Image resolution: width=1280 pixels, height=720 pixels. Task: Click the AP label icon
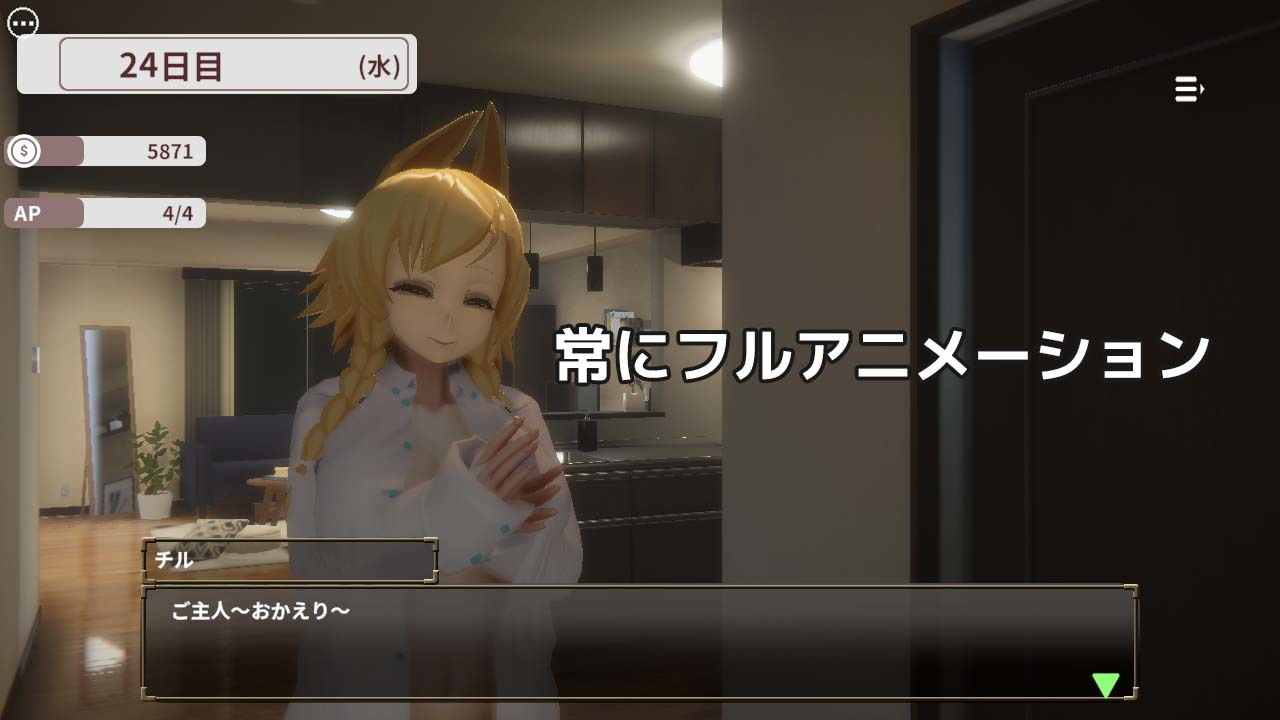point(28,212)
